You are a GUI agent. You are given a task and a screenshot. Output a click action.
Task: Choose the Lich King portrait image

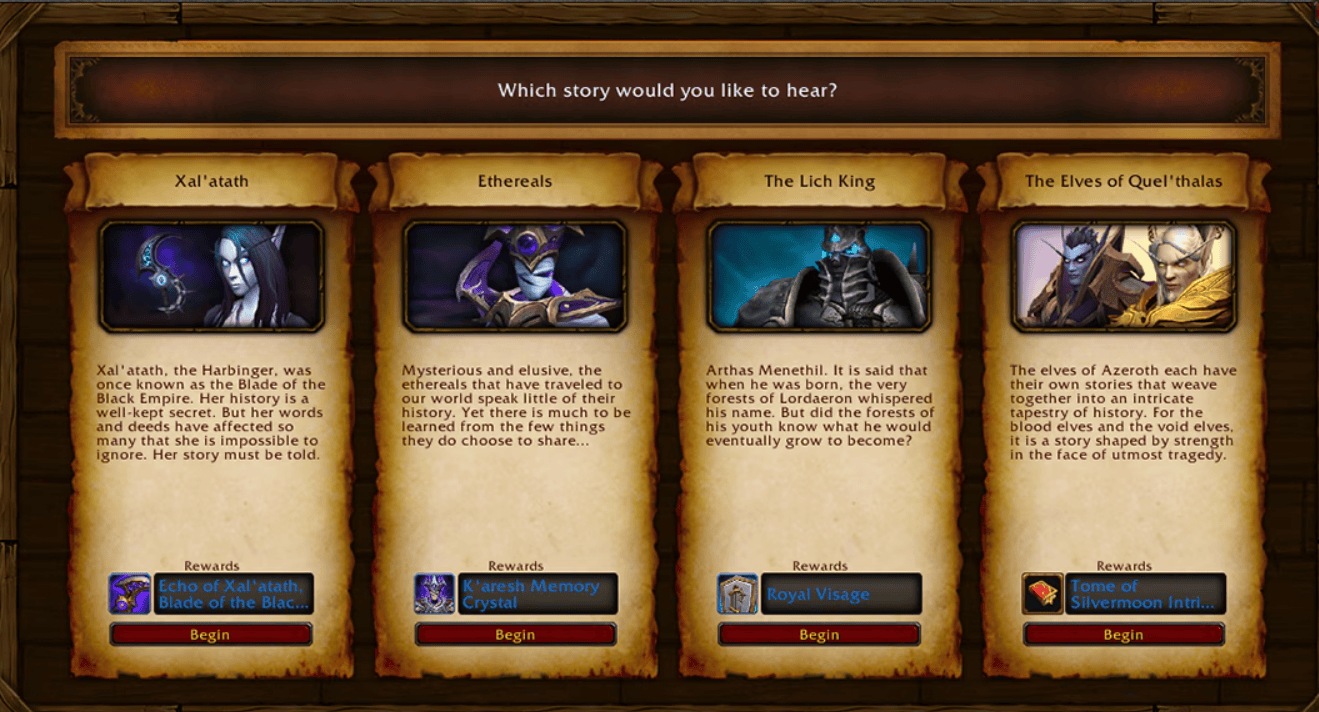click(x=819, y=276)
